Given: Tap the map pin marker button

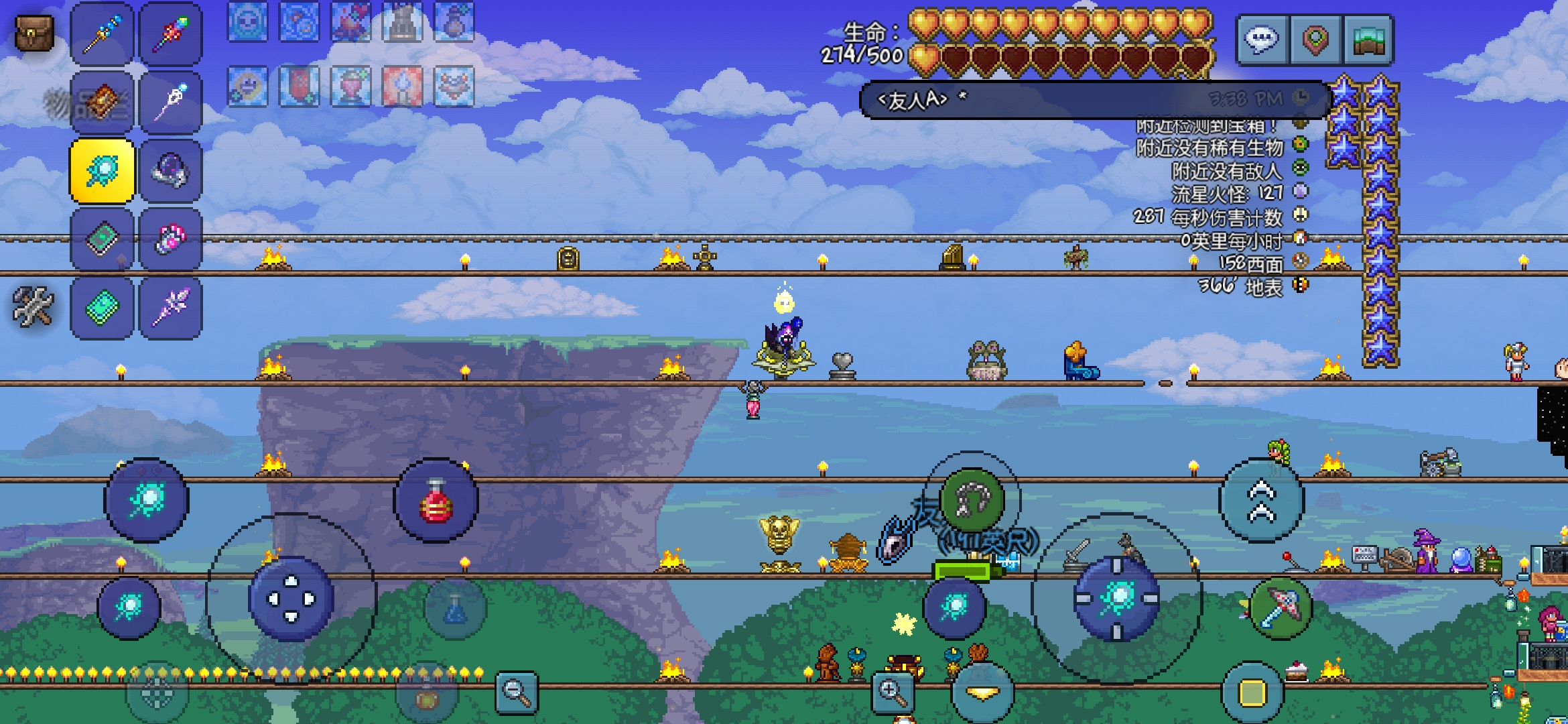Looking at the screenshot, I should pos(1315,40).
